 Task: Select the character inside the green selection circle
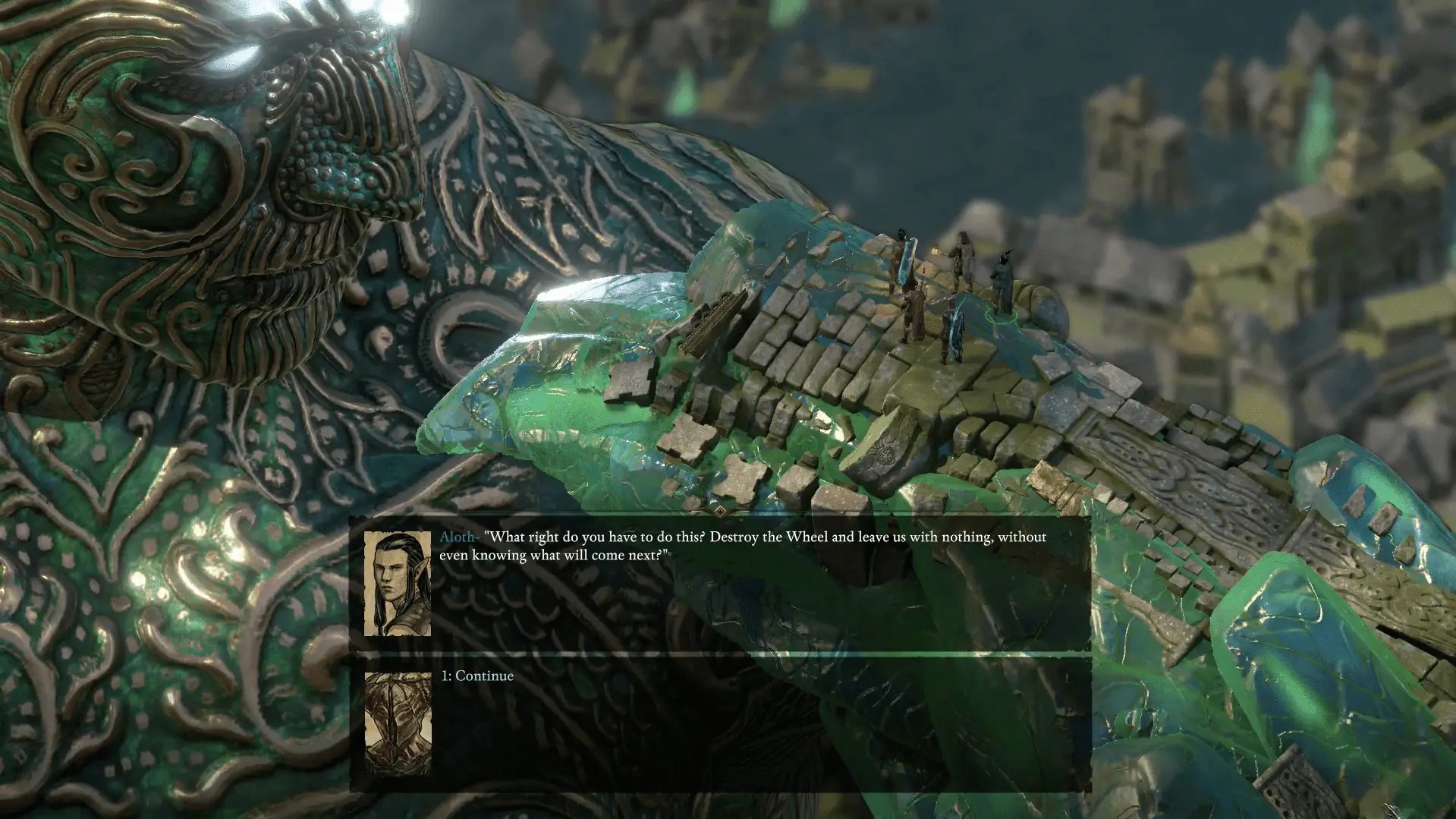1003,281
